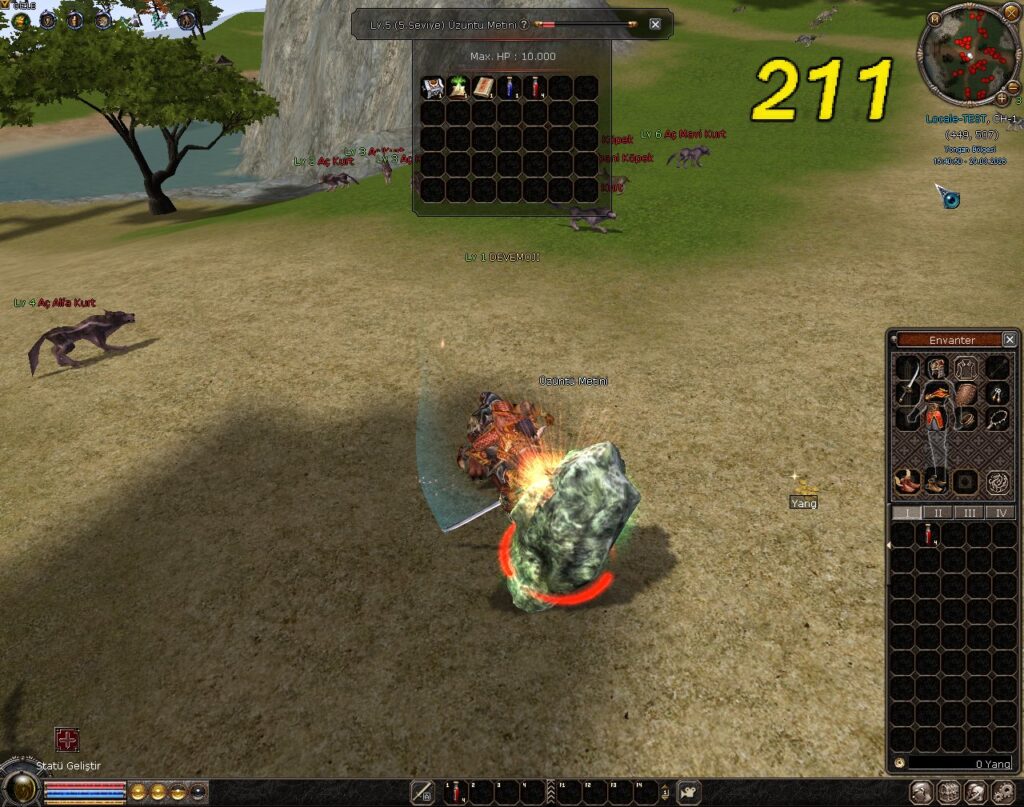
Task: Open inventory page III
Action: [968, 512]
